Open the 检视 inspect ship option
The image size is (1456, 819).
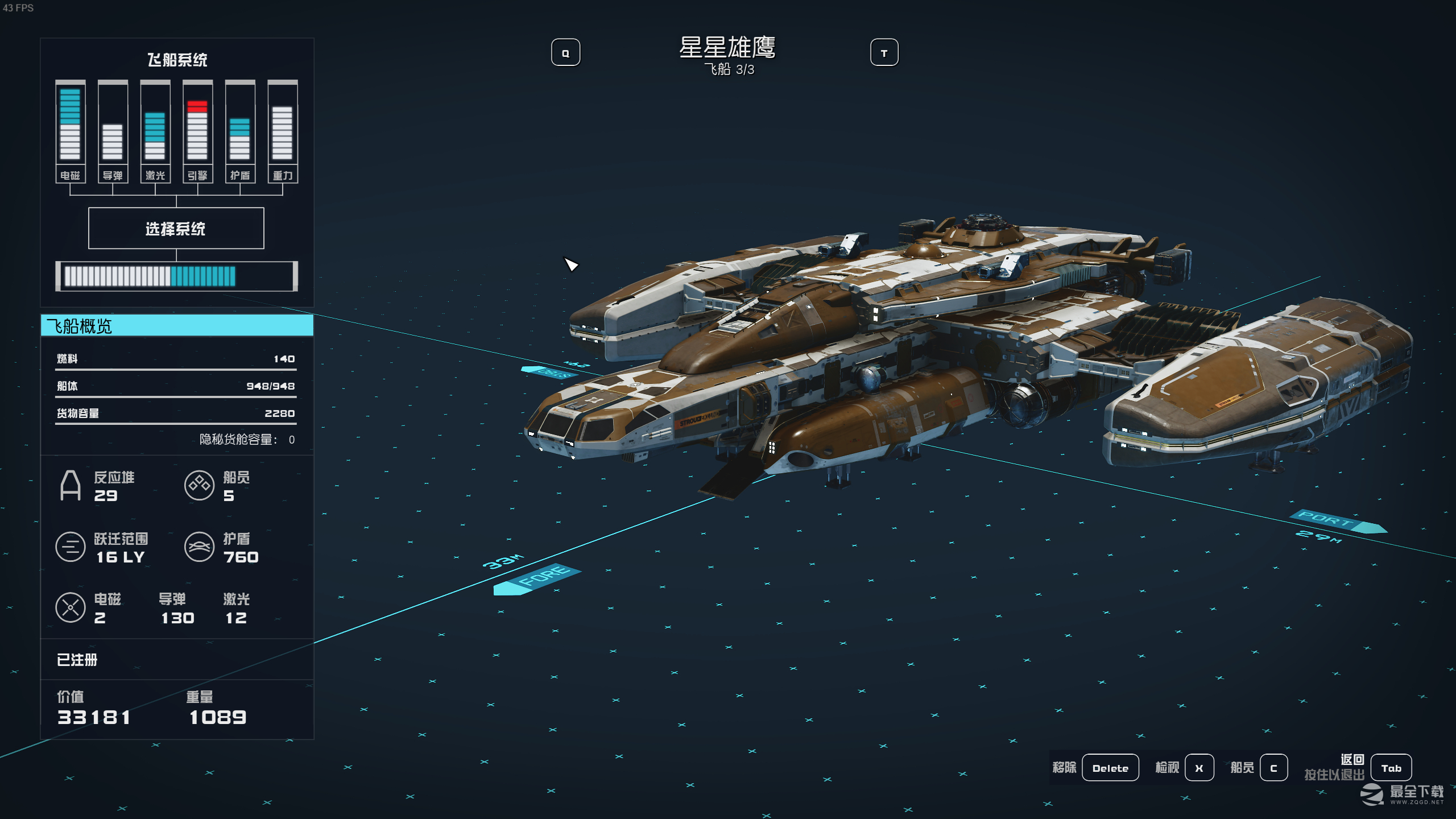click(x=1199, y=768)
